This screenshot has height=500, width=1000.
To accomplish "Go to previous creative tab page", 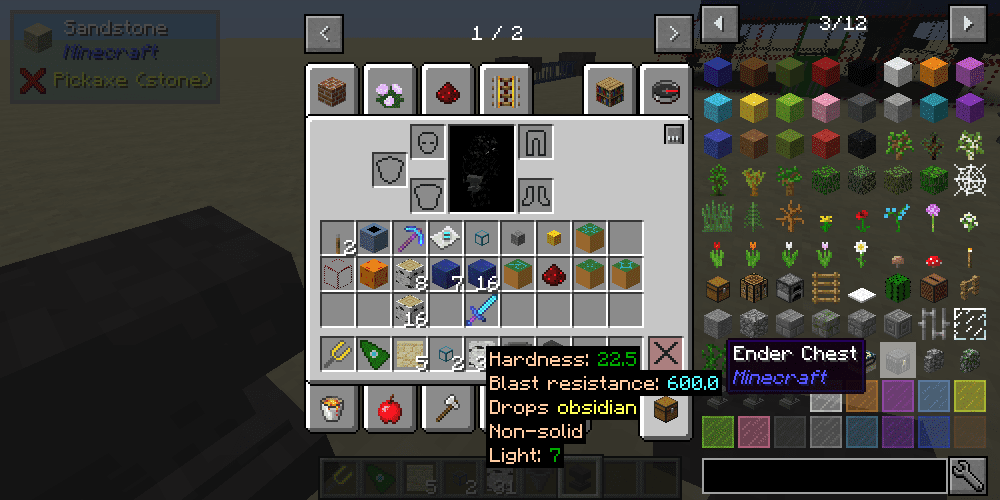I will [324, 32].
